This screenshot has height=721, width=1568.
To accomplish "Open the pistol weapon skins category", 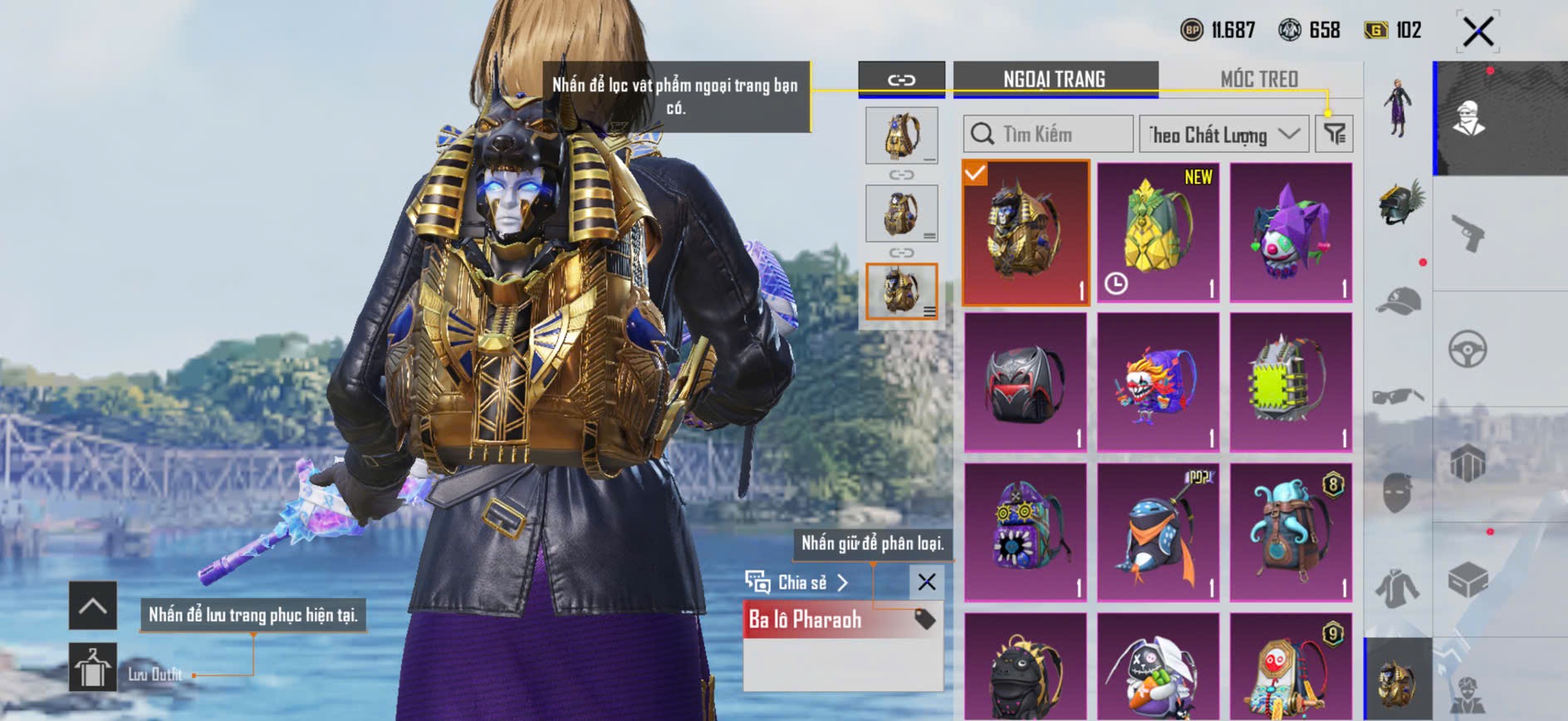I will [1468, 233].
